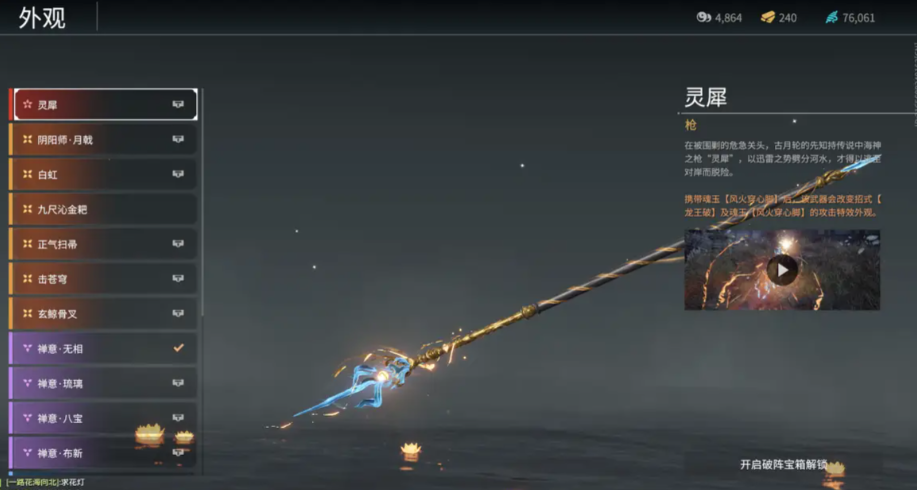Viewport: 917px width, 490px height.
Task: Select the 正气扫帚 skin entry
Action: click(x=103, y=243)
